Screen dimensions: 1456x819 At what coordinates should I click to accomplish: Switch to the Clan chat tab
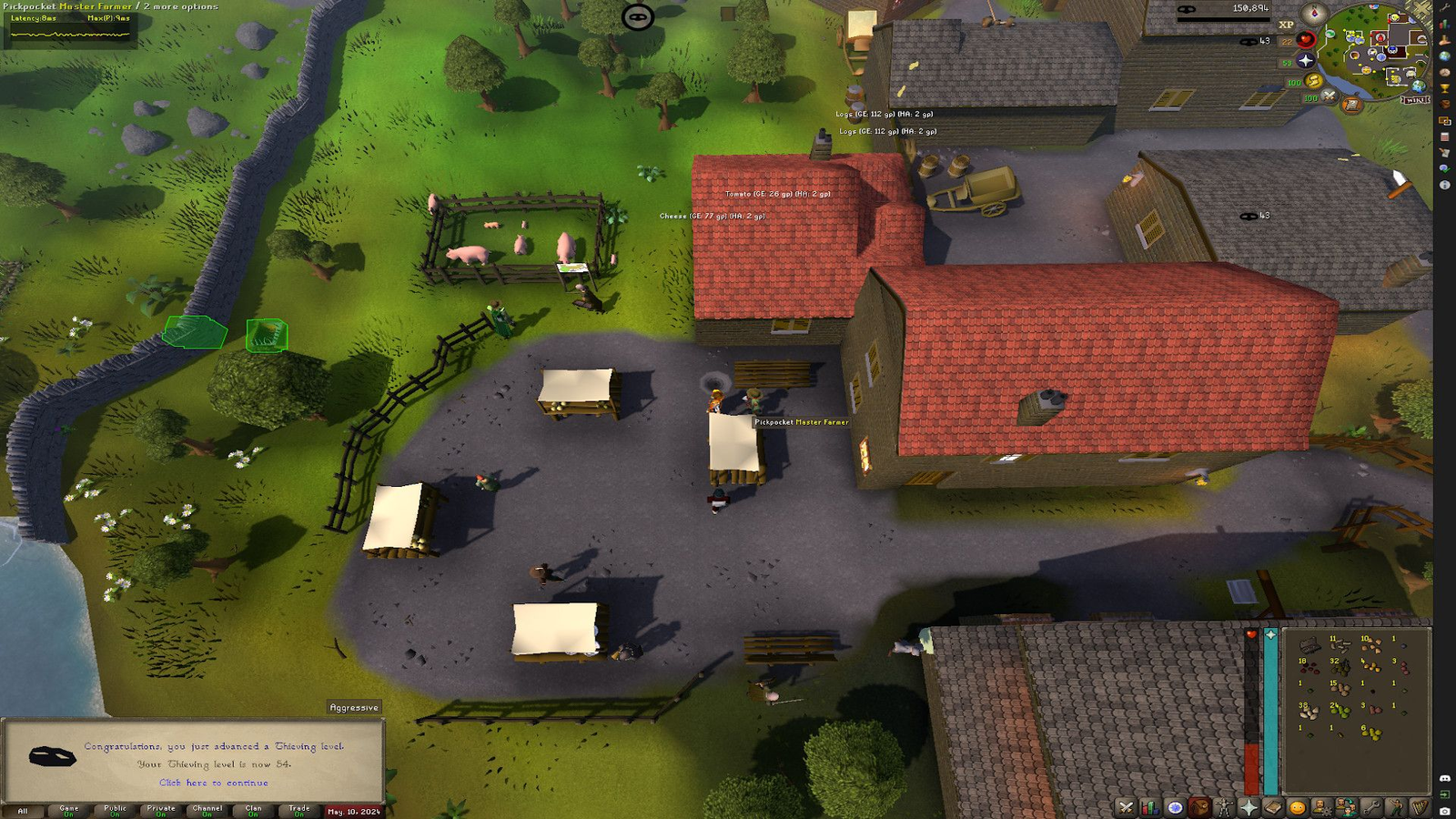pos(253,810)
